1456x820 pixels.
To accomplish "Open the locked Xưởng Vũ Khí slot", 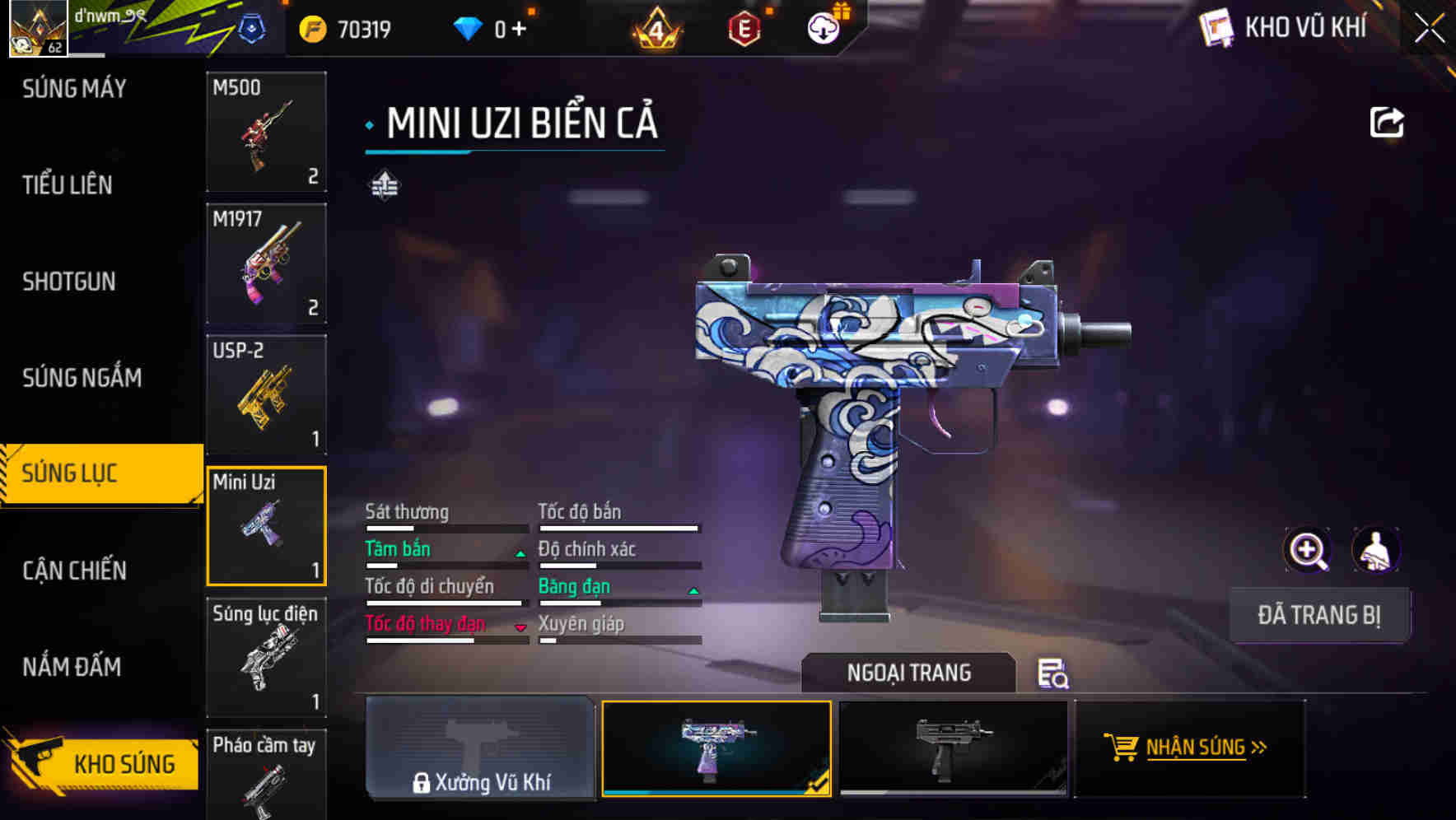I will tap(480, 748).
